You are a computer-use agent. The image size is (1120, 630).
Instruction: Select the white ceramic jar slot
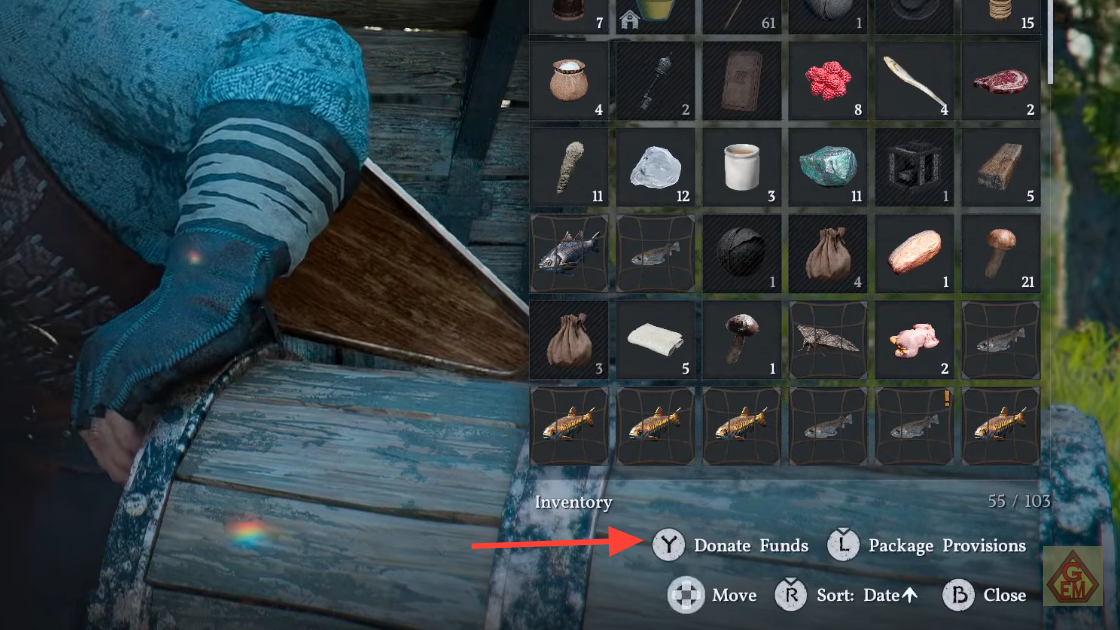tap(741, 167)
